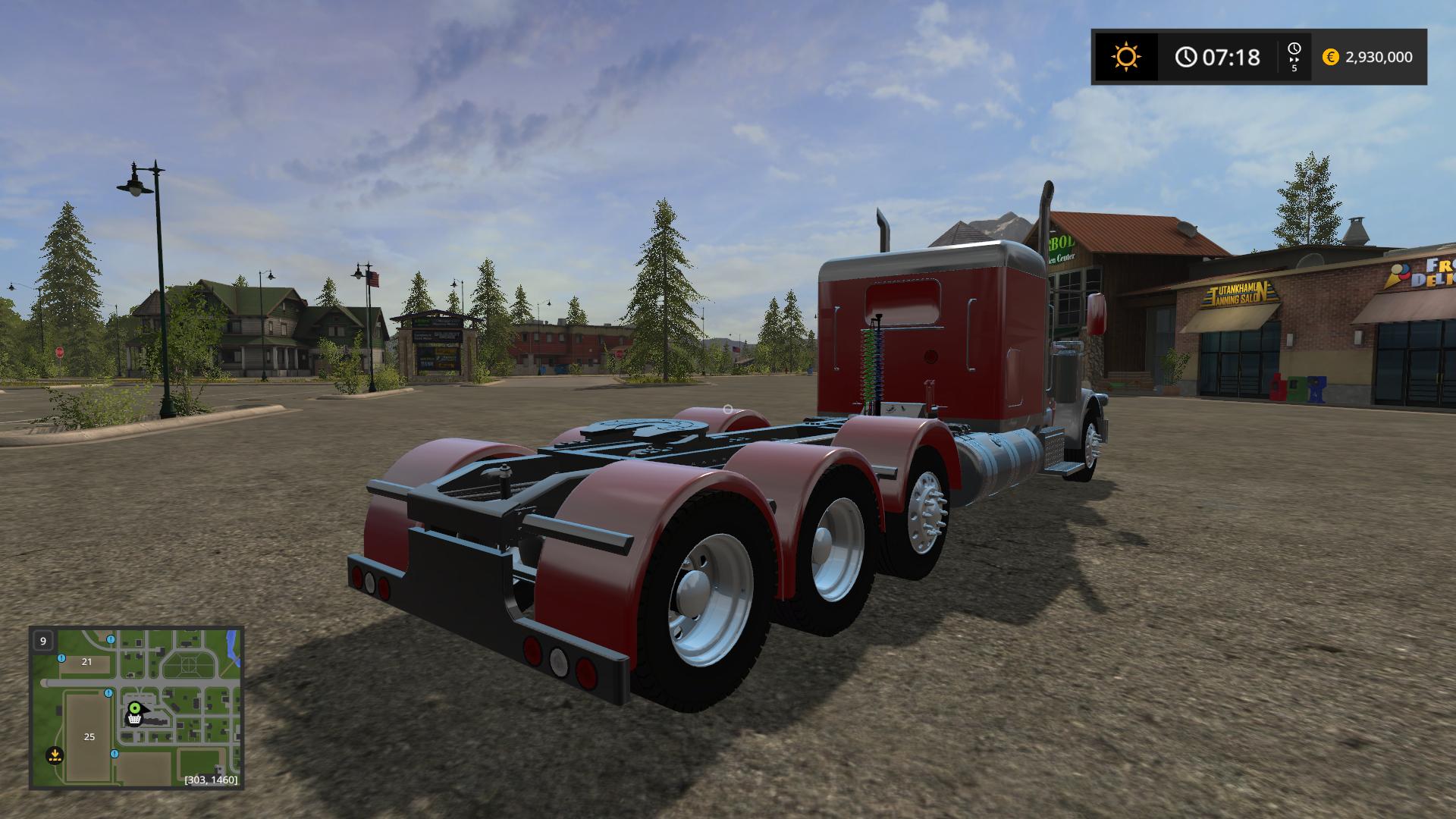This screenshot has height=819, width=1456.
Task: Select field 21 on the minimap
Action: [x=86, y=661]
